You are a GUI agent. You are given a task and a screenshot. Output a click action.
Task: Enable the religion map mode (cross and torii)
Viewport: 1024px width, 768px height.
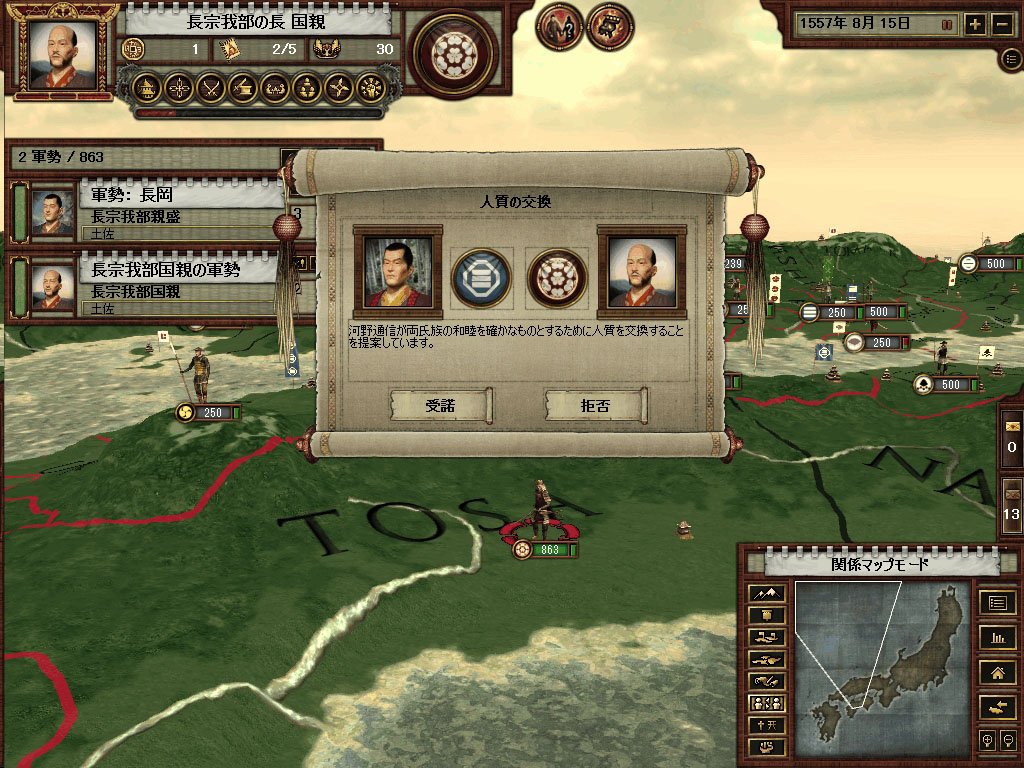tap(767, 725)
